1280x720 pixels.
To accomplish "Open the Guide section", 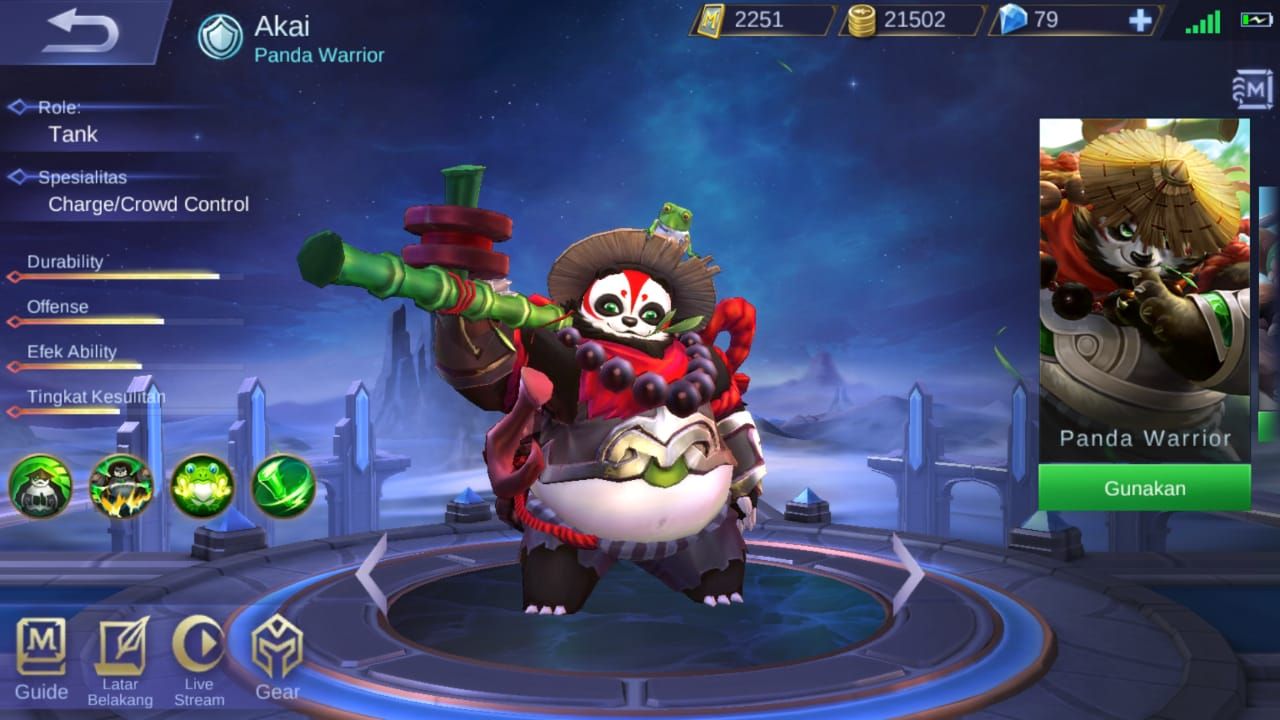I will pos(40,662).
